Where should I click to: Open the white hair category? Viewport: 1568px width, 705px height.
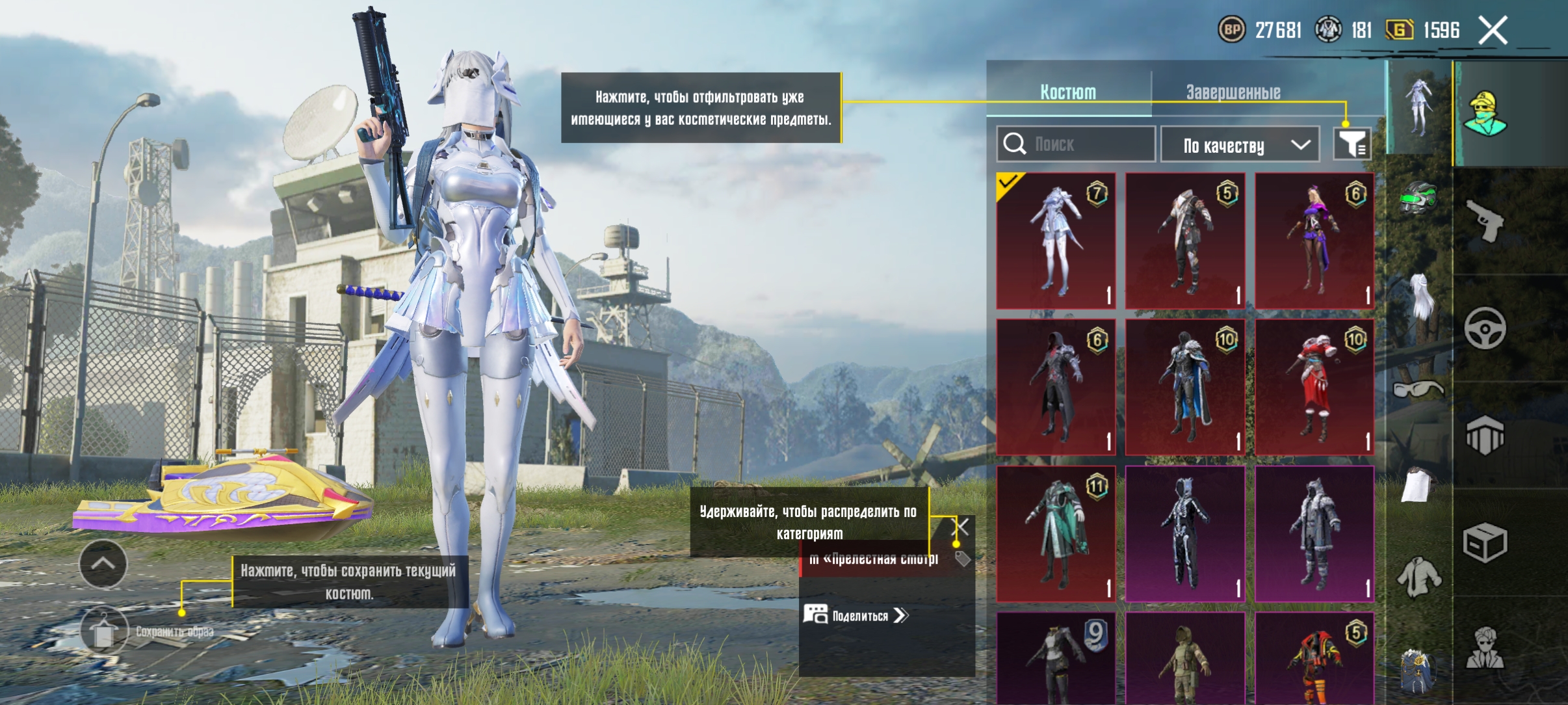coord(1420,296)
